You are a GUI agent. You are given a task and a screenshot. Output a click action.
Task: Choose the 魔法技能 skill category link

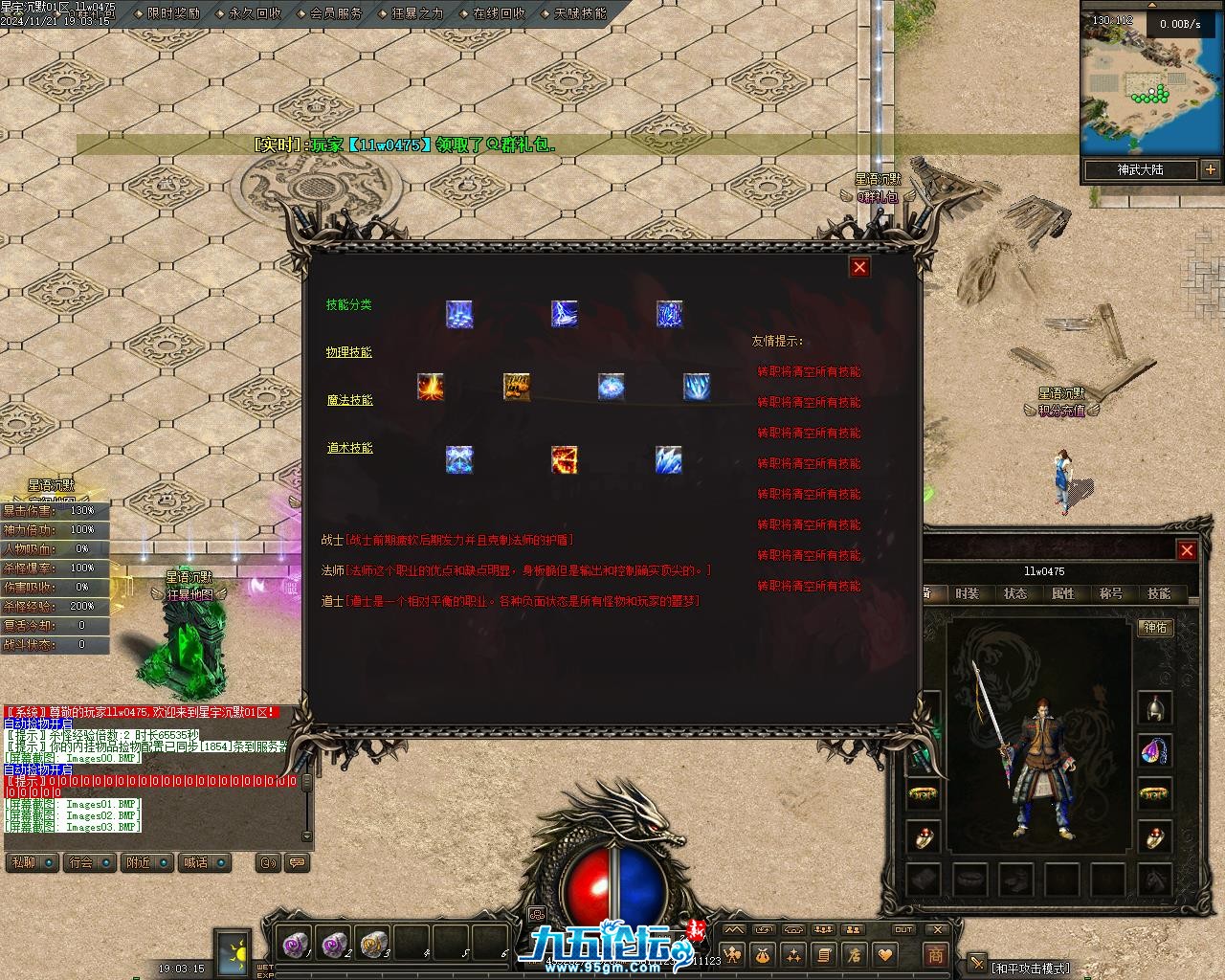coord(349,400)
